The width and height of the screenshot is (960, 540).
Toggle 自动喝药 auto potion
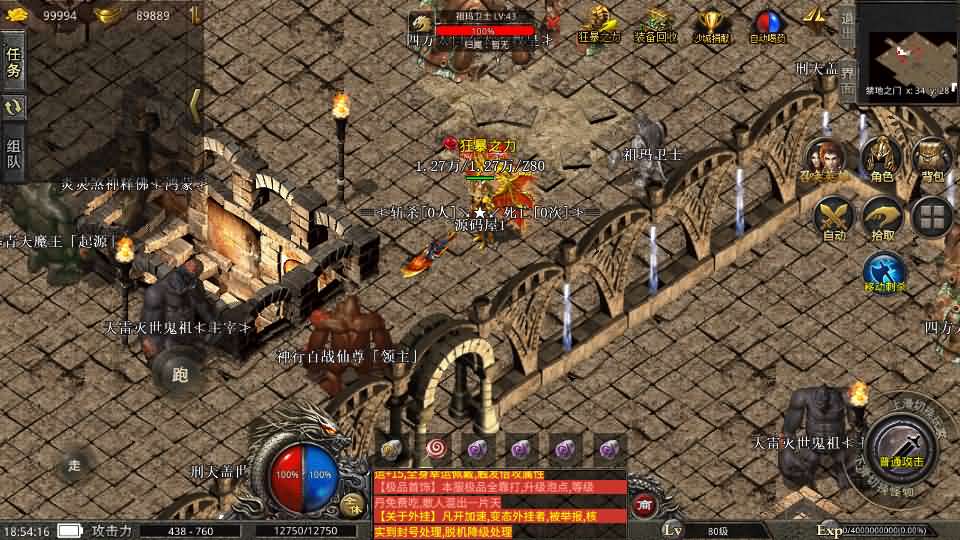pos(768,24)
